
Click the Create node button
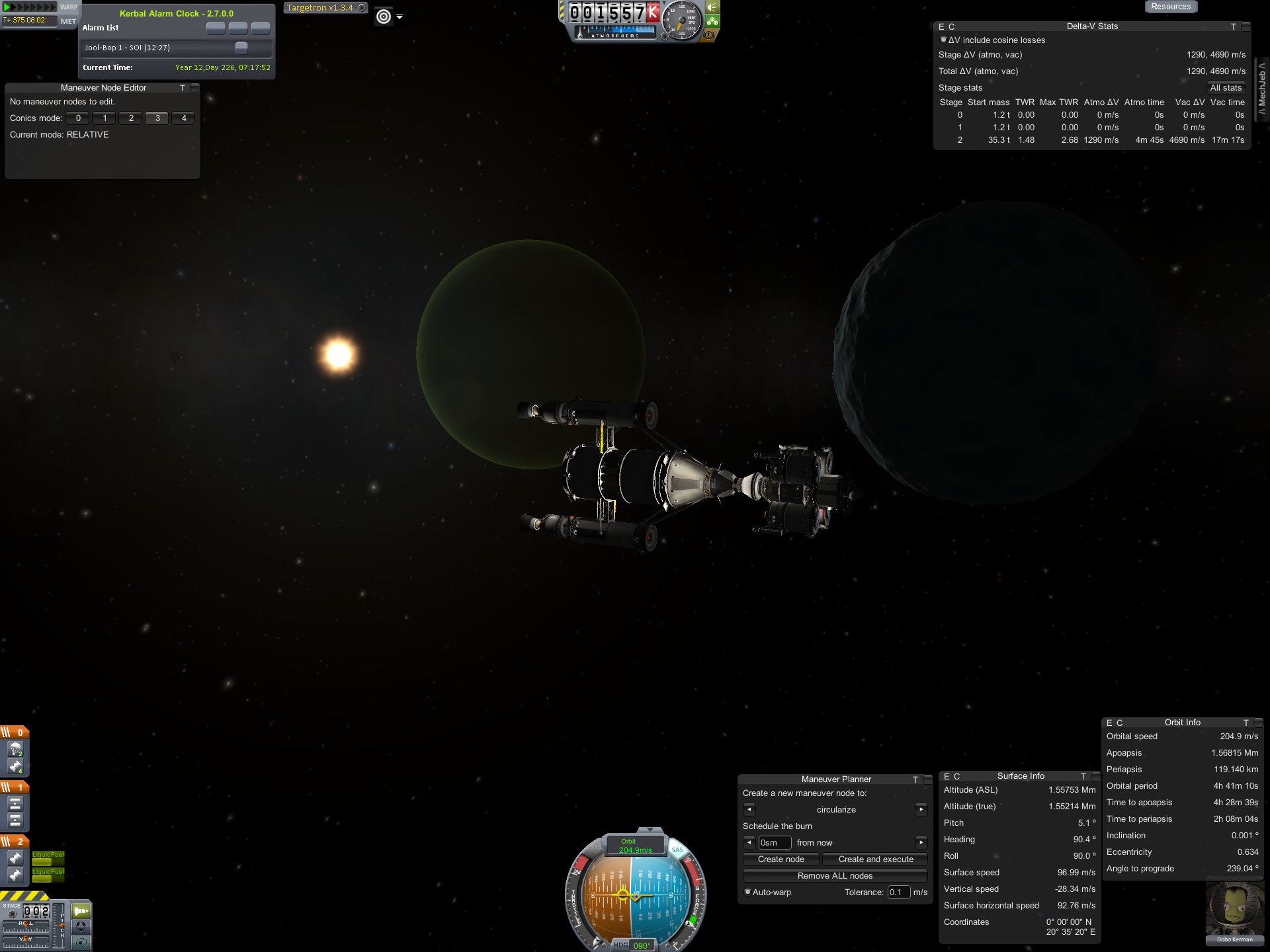[x=781, y=859]
